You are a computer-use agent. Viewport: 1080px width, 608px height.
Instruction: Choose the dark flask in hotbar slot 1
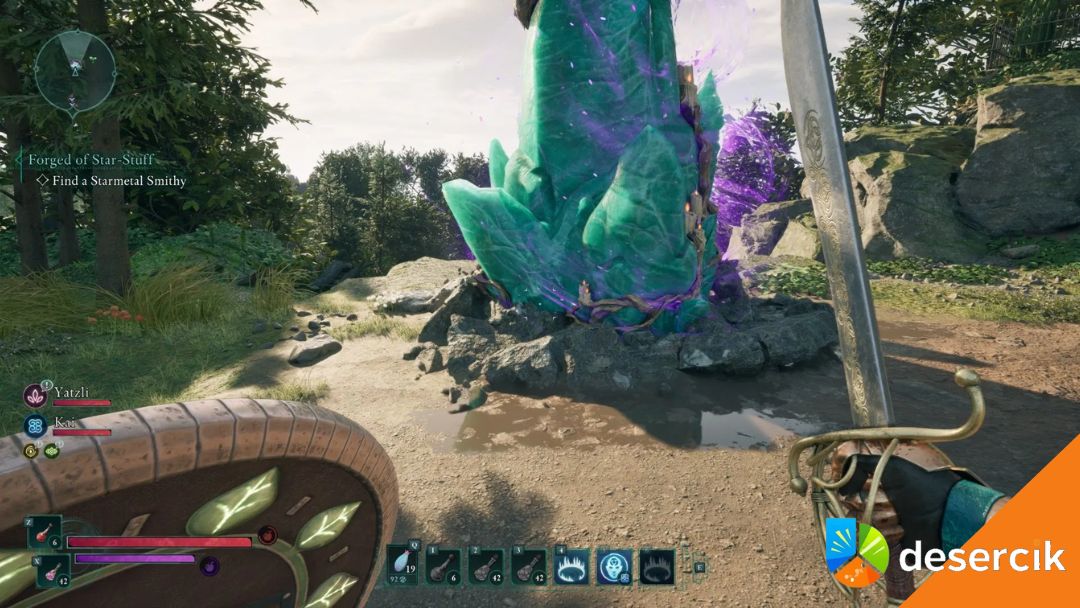click(x=443, y=566)
